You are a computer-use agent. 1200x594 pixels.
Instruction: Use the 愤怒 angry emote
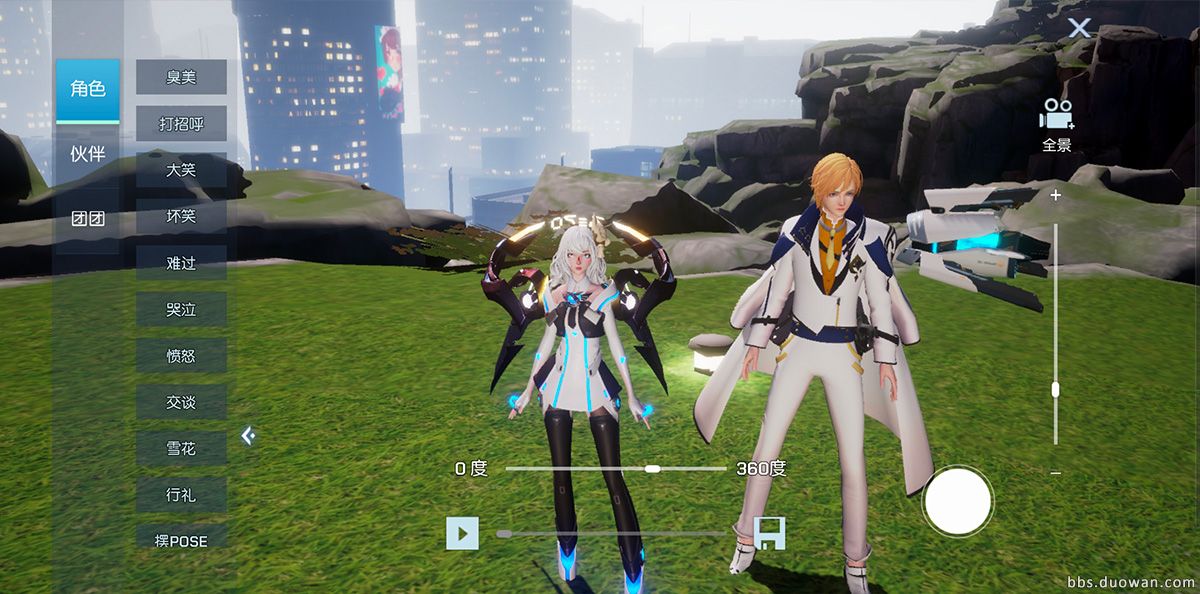point(181,356)
